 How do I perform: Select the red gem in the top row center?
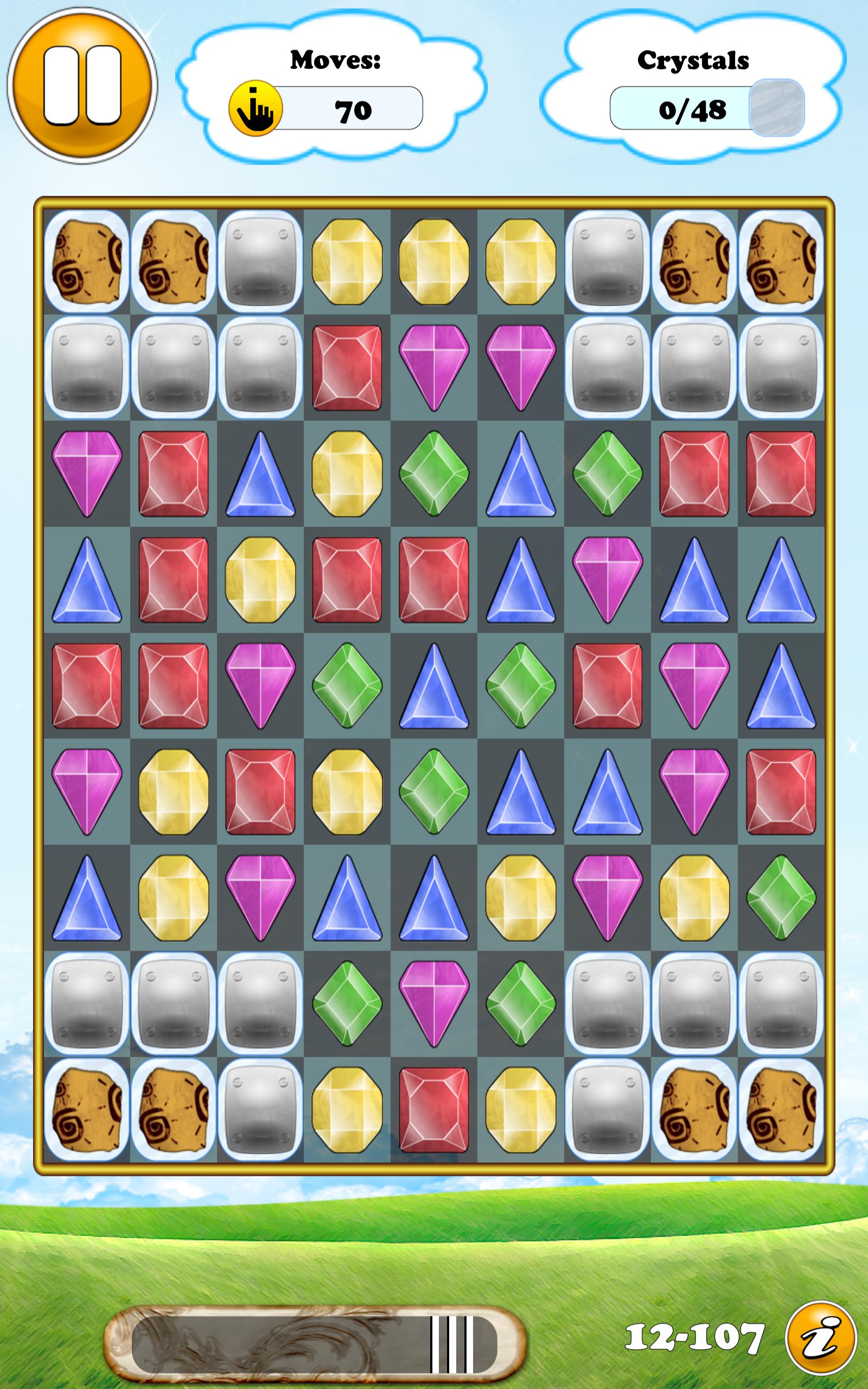(347, 367)
